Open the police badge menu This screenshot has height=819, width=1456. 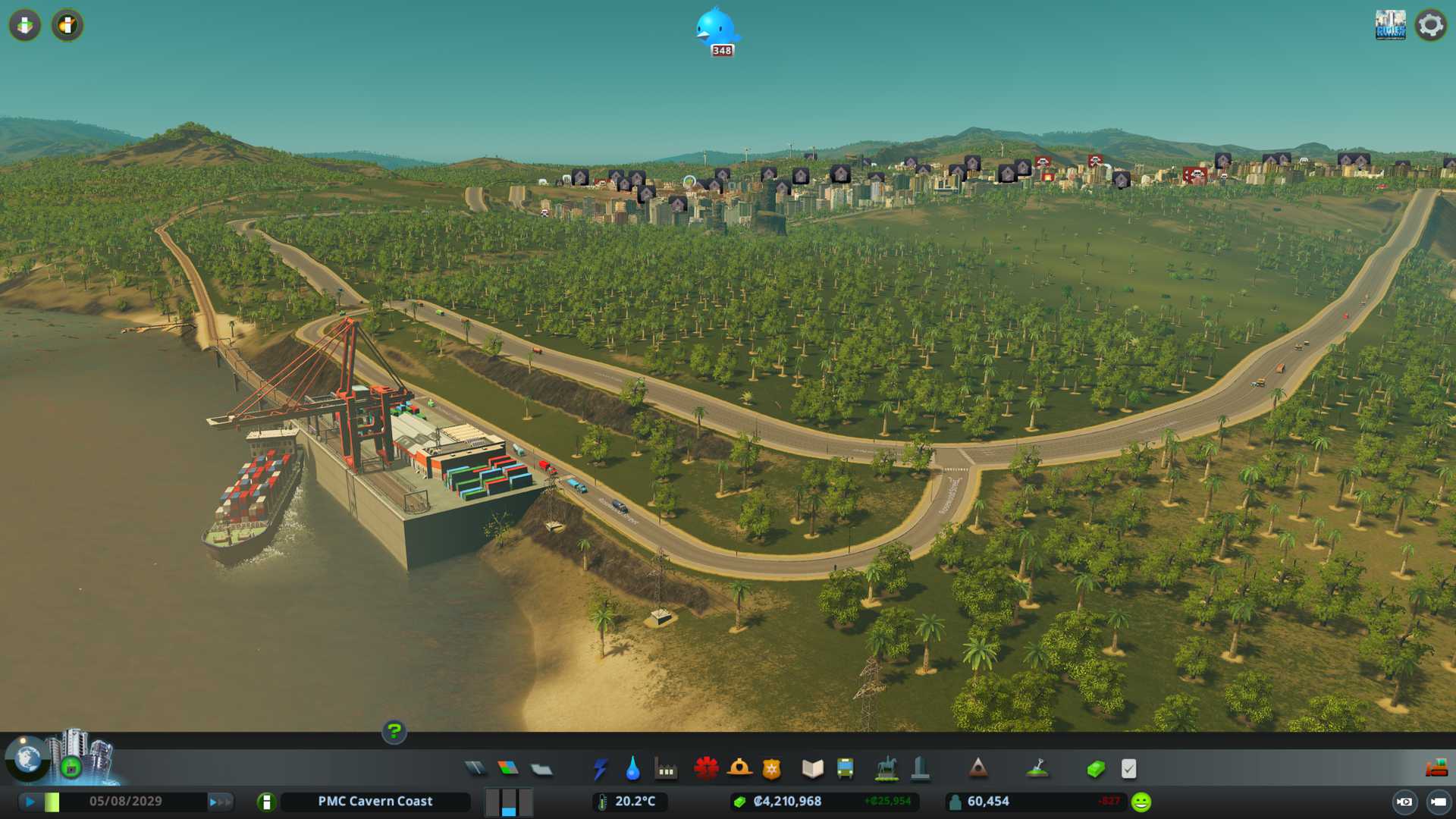(772, 769)
